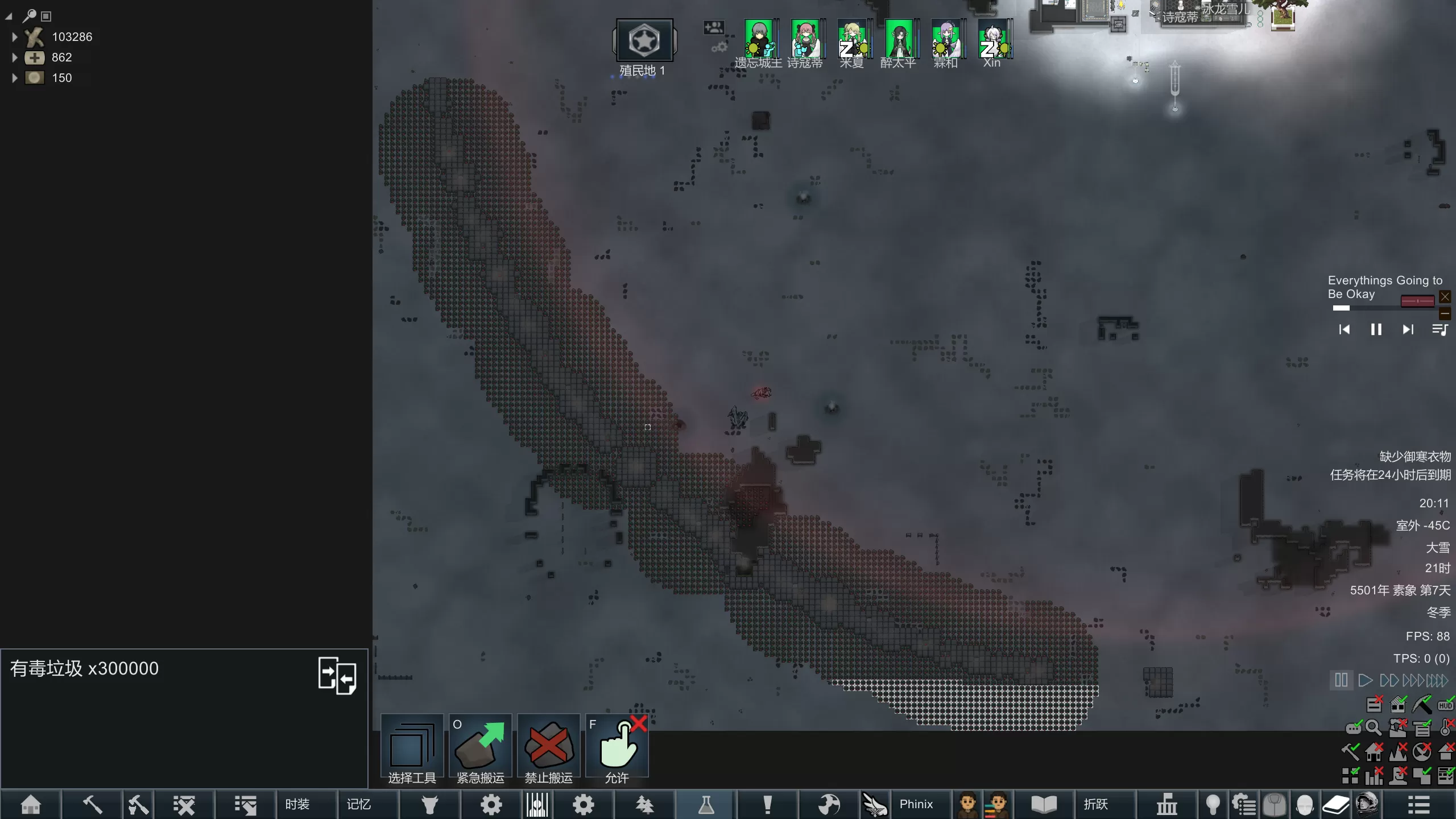The width and height of the screenshot is (1456, 819).
Task: Go back to the previous music track
Action: tap(1344, 329)
